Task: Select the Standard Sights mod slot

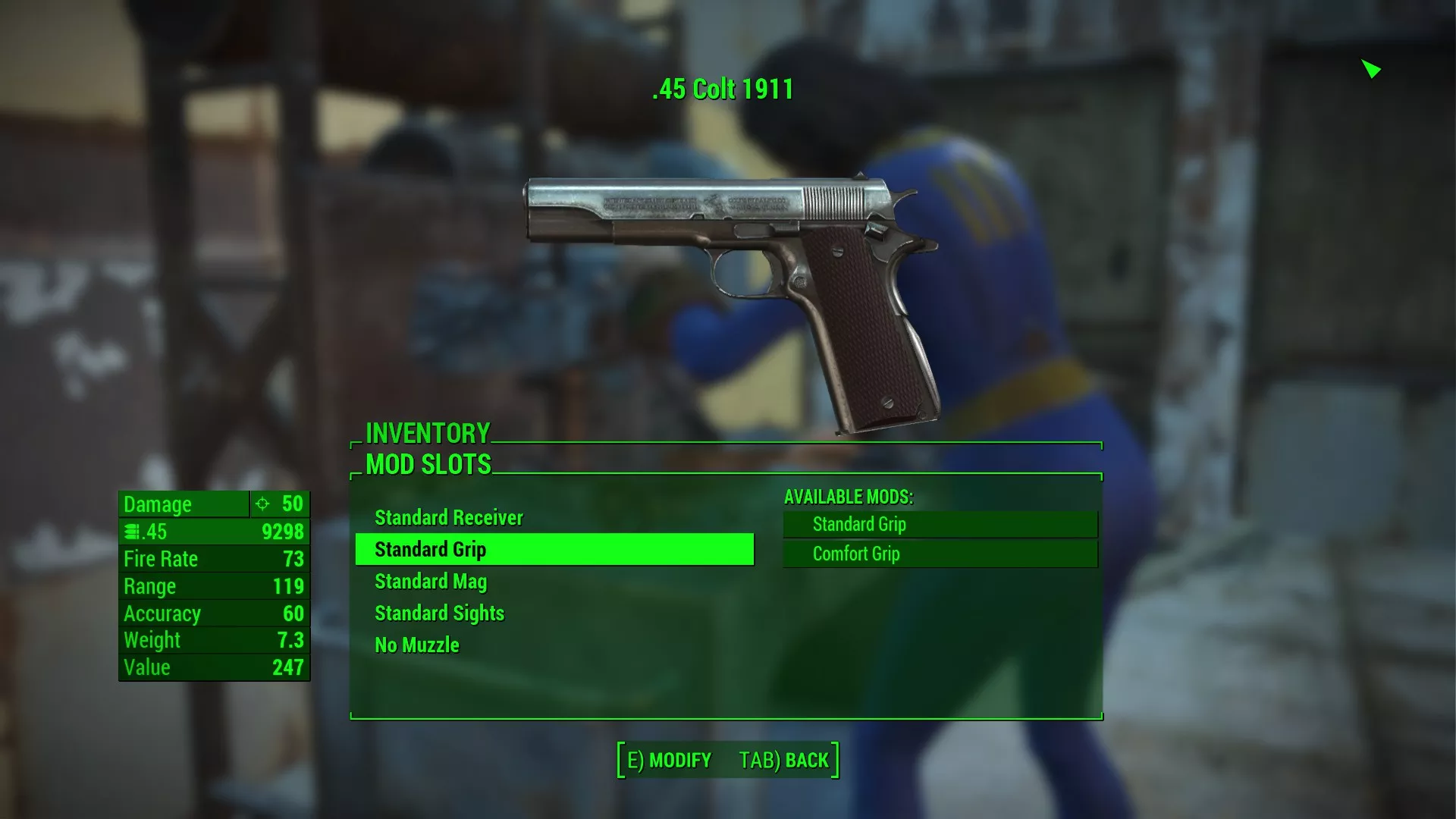Action: pos(439,613)
